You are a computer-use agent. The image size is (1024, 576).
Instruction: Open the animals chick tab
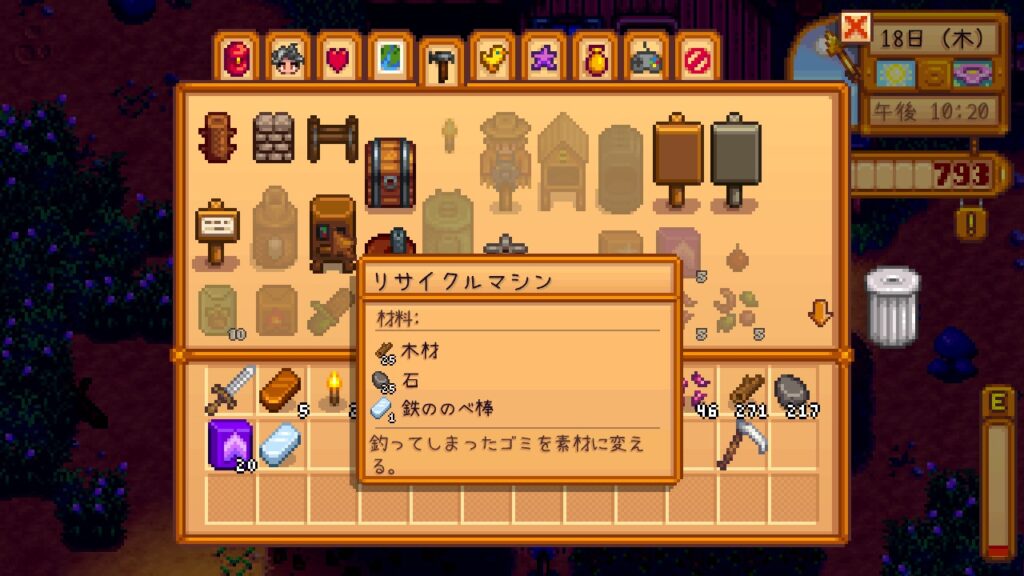coord(491,58)
